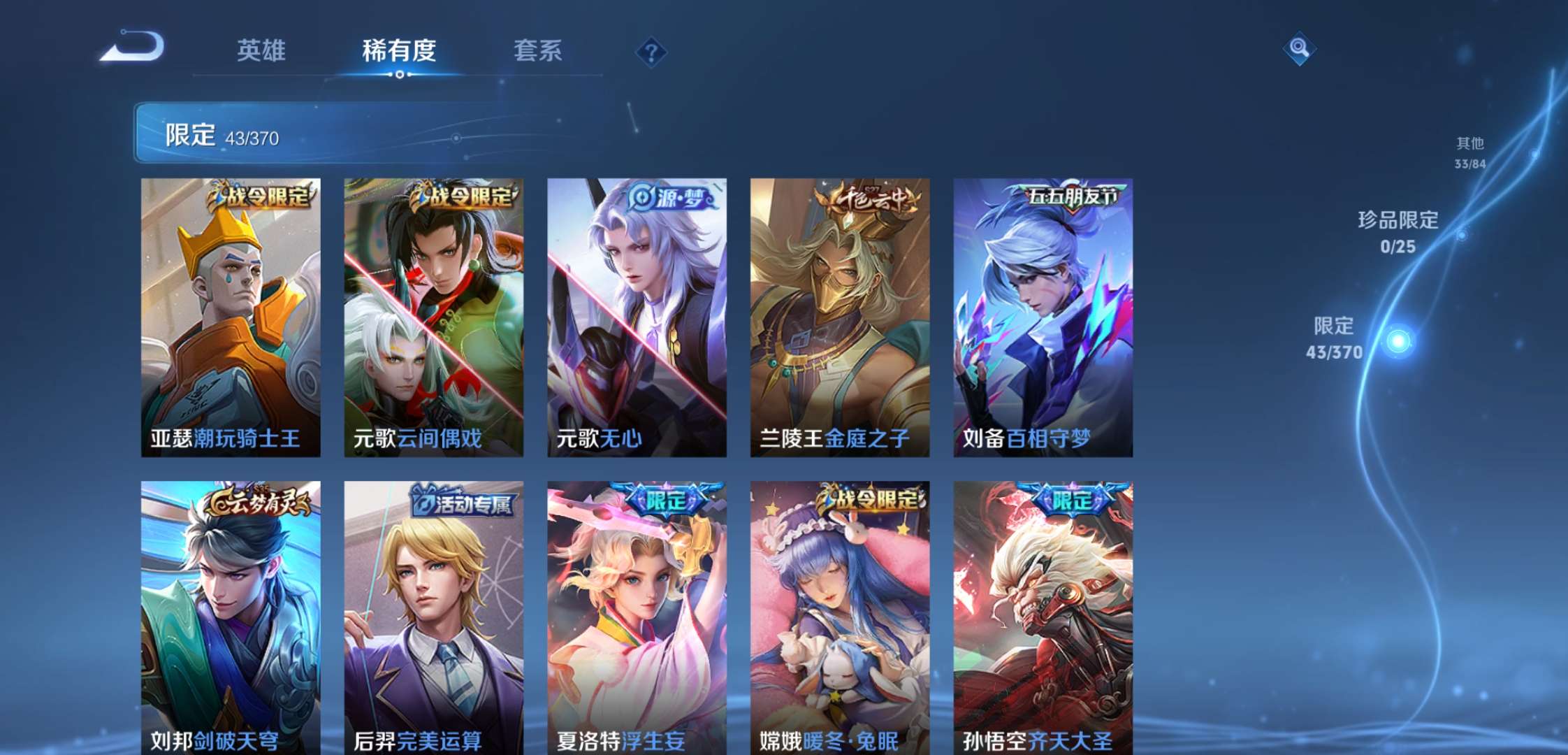Open help using the question mark icon
The height and width of the screenshot is (755, 1568).
pos(651,52)
